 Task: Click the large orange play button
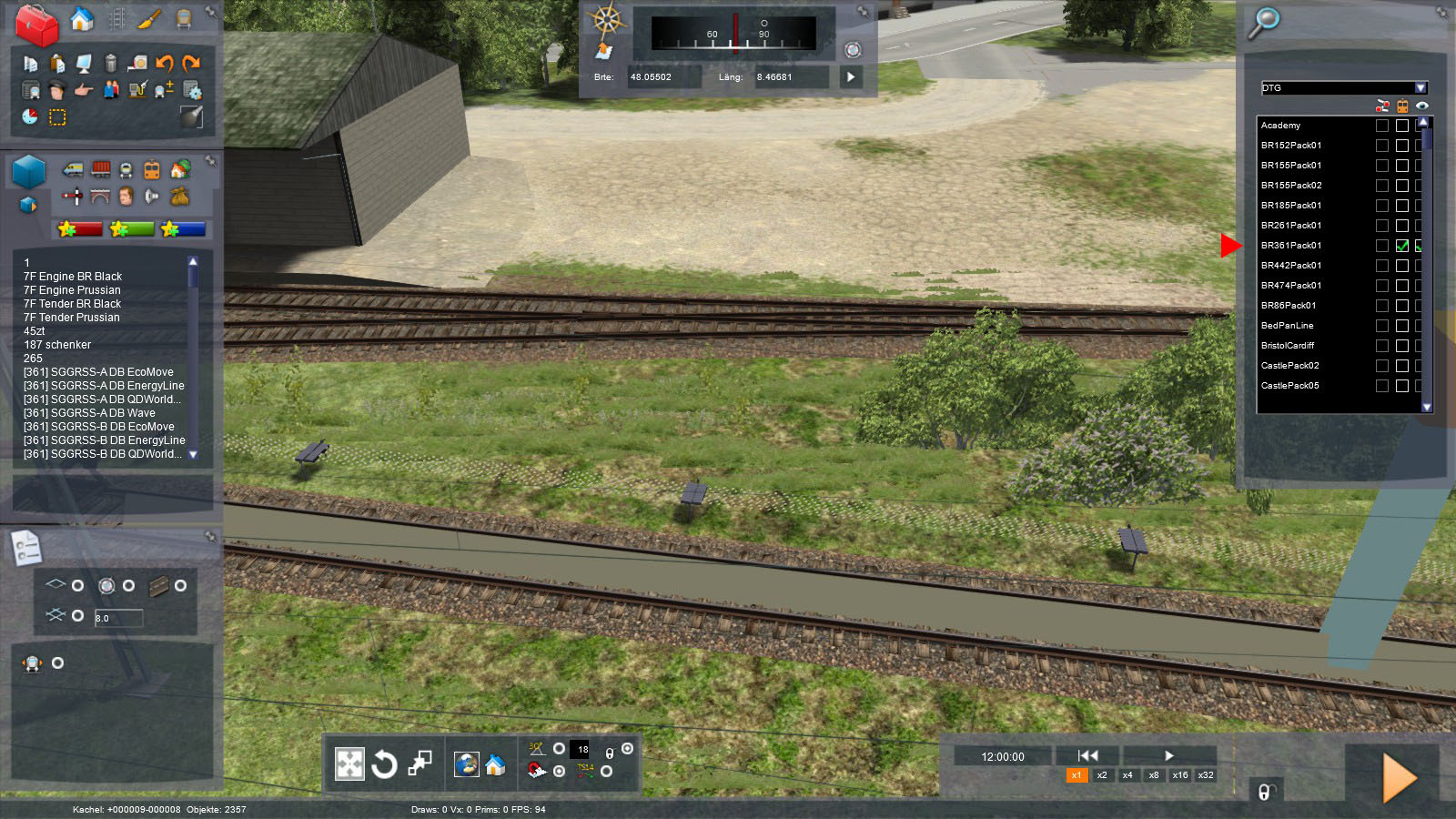(x=1398, y=778)
